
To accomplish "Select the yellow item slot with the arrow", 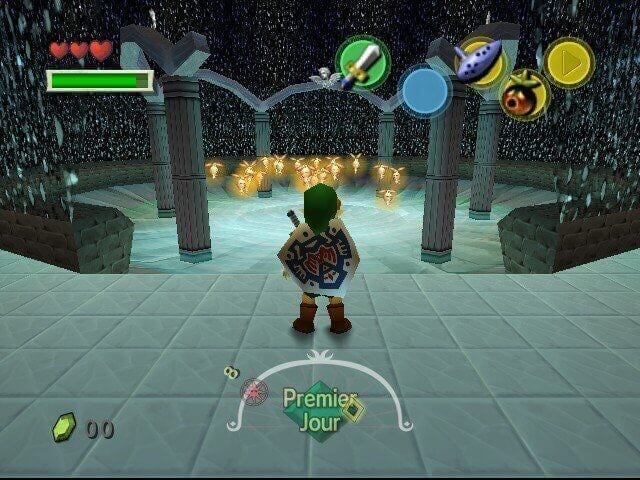I will (568, 62).
